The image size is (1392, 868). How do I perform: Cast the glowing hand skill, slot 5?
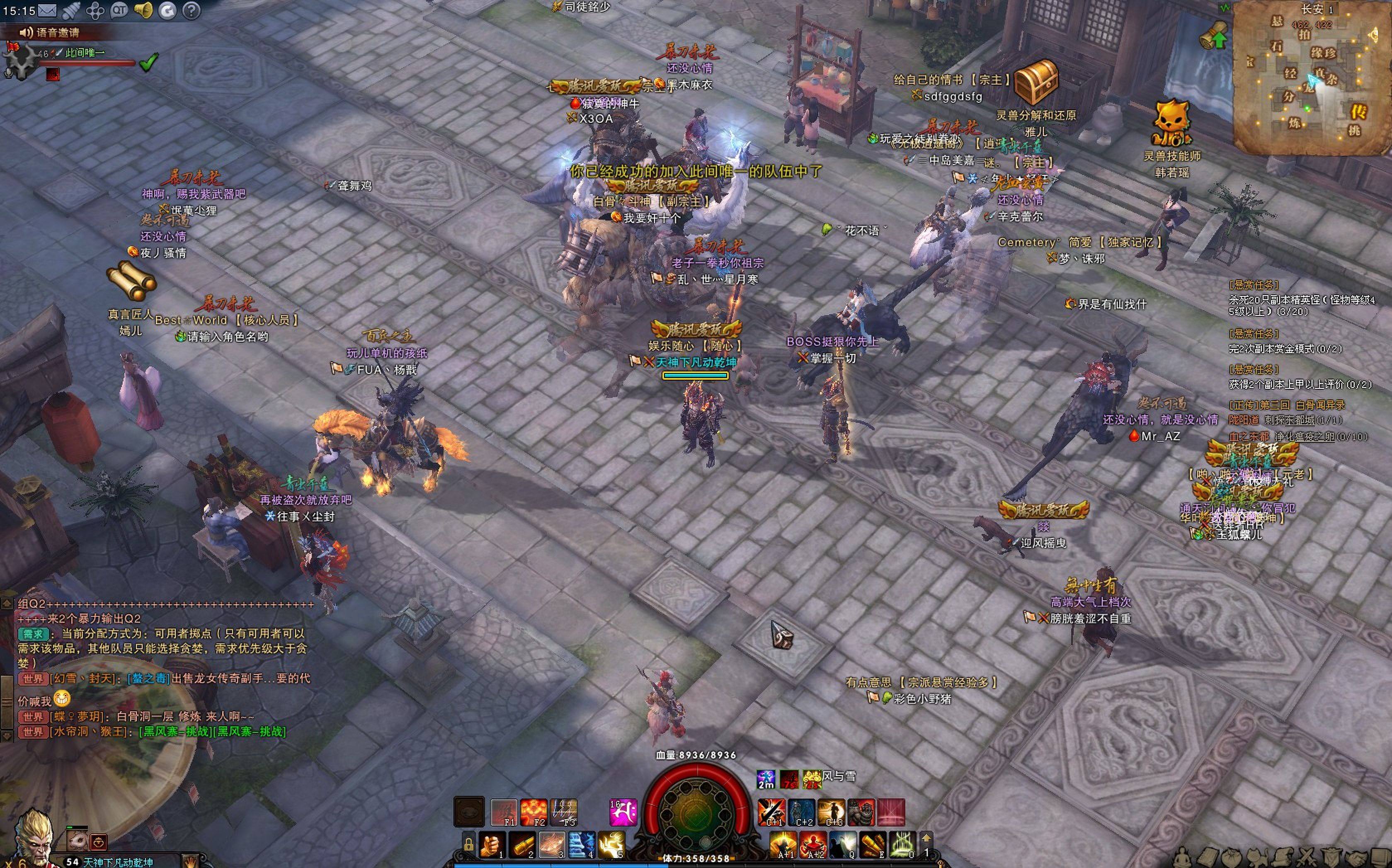click(x=611, y=845)
